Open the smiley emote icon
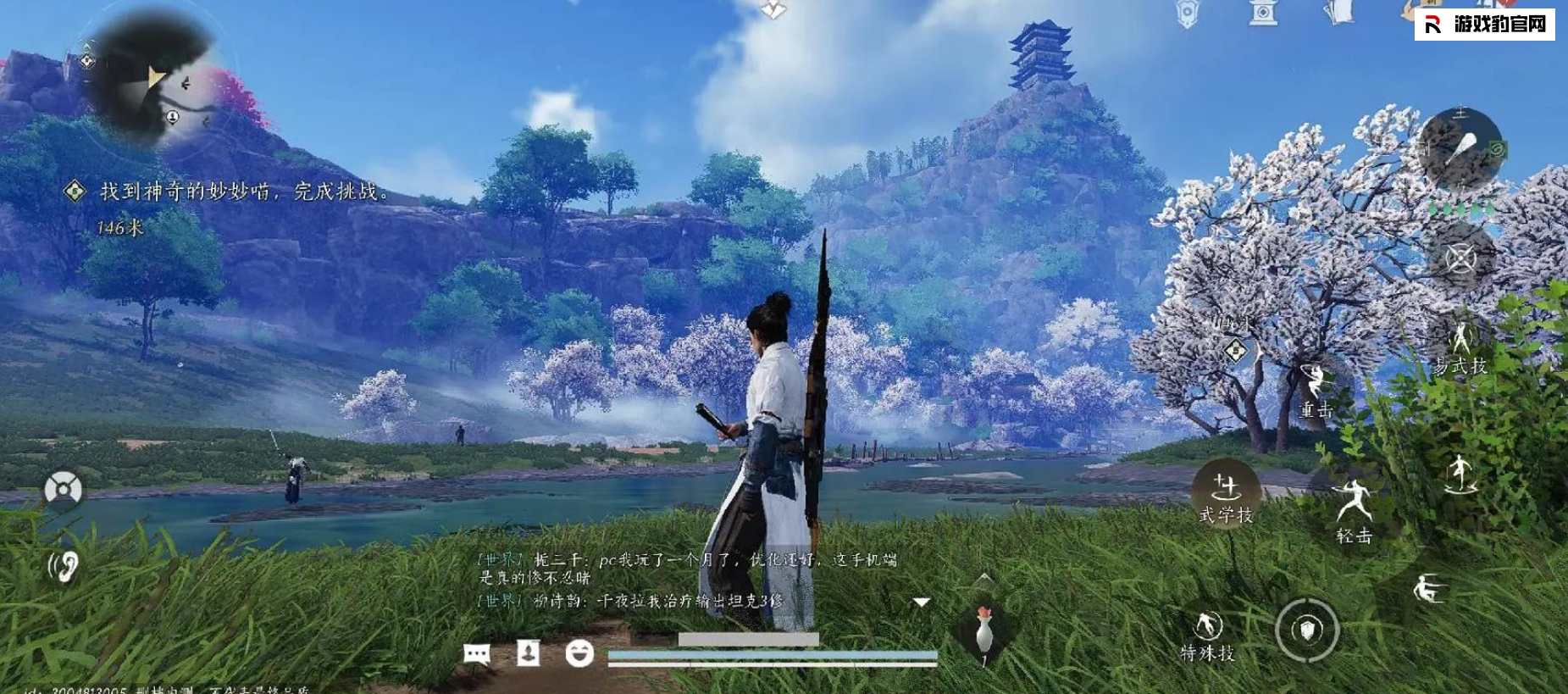 point(579,652)
